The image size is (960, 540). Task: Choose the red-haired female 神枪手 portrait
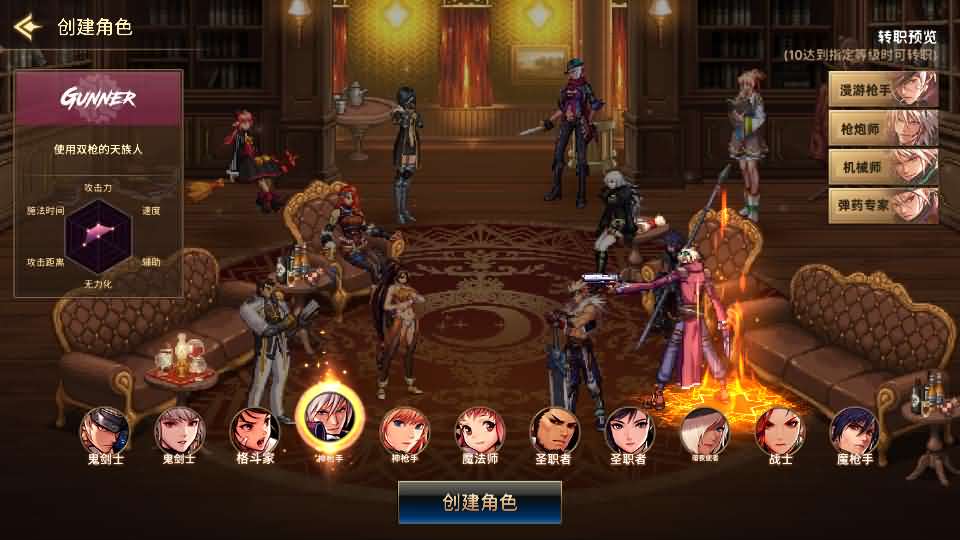(405, 431)
